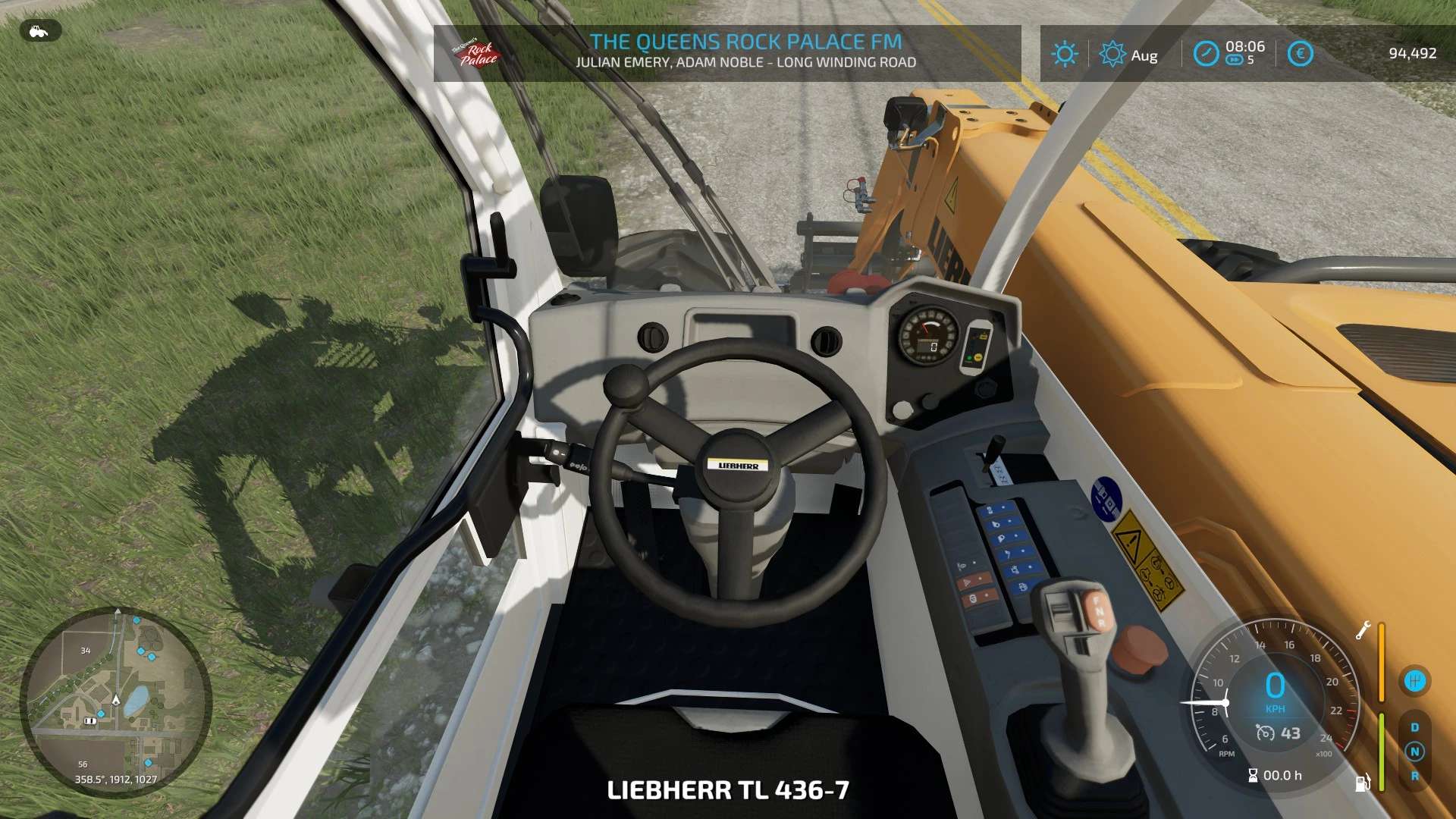This screenshot has height=819, width=1456.
Task: Click the clock icon beside 08:06
Action: click(x=1206, y=54)
